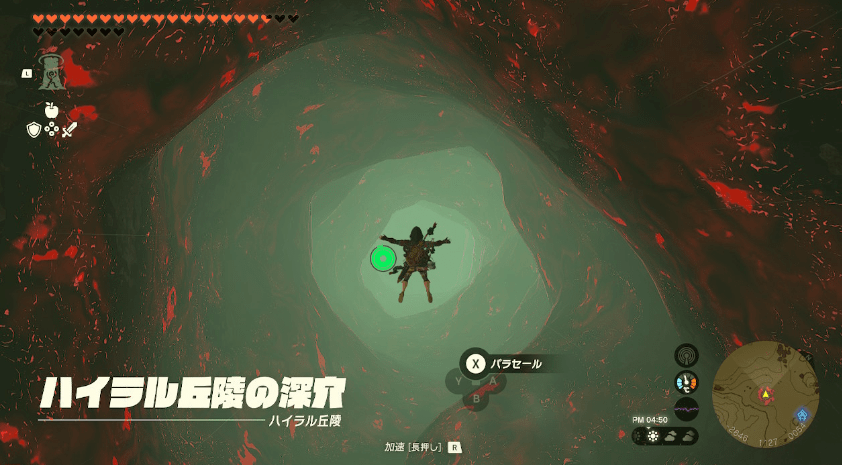Click the purple noise level meter
The image size is (842, 465).
(686, 408)
